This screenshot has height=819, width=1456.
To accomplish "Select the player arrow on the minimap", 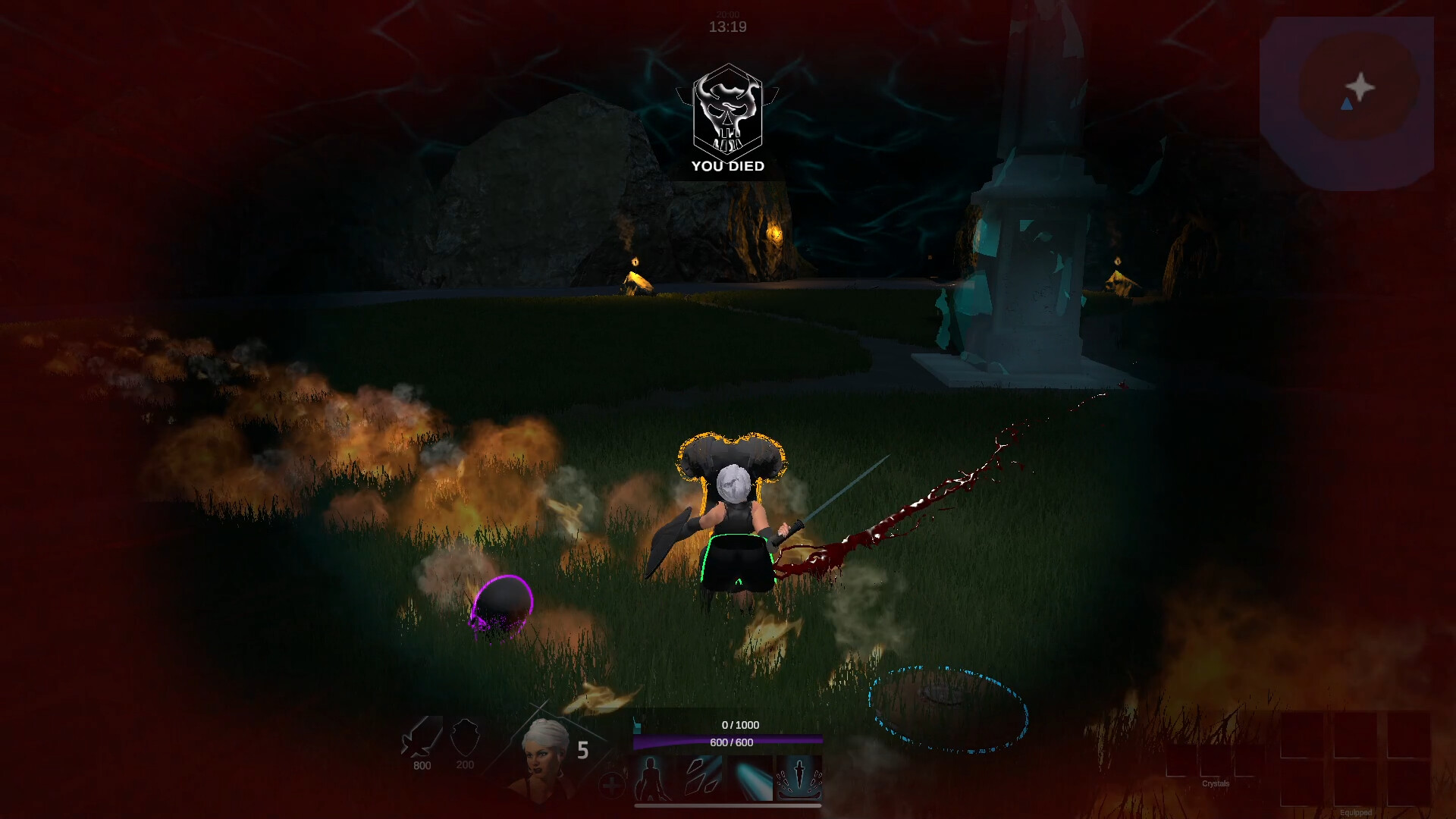I will 1348,105.
